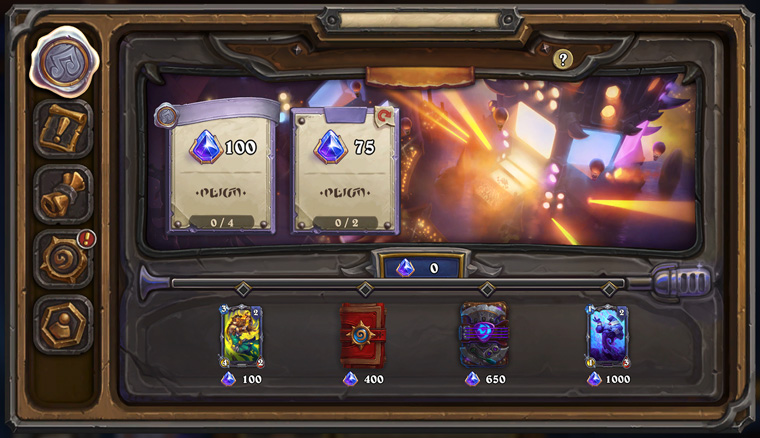
Task: Open the music note event tab
Action: point(63,60)
